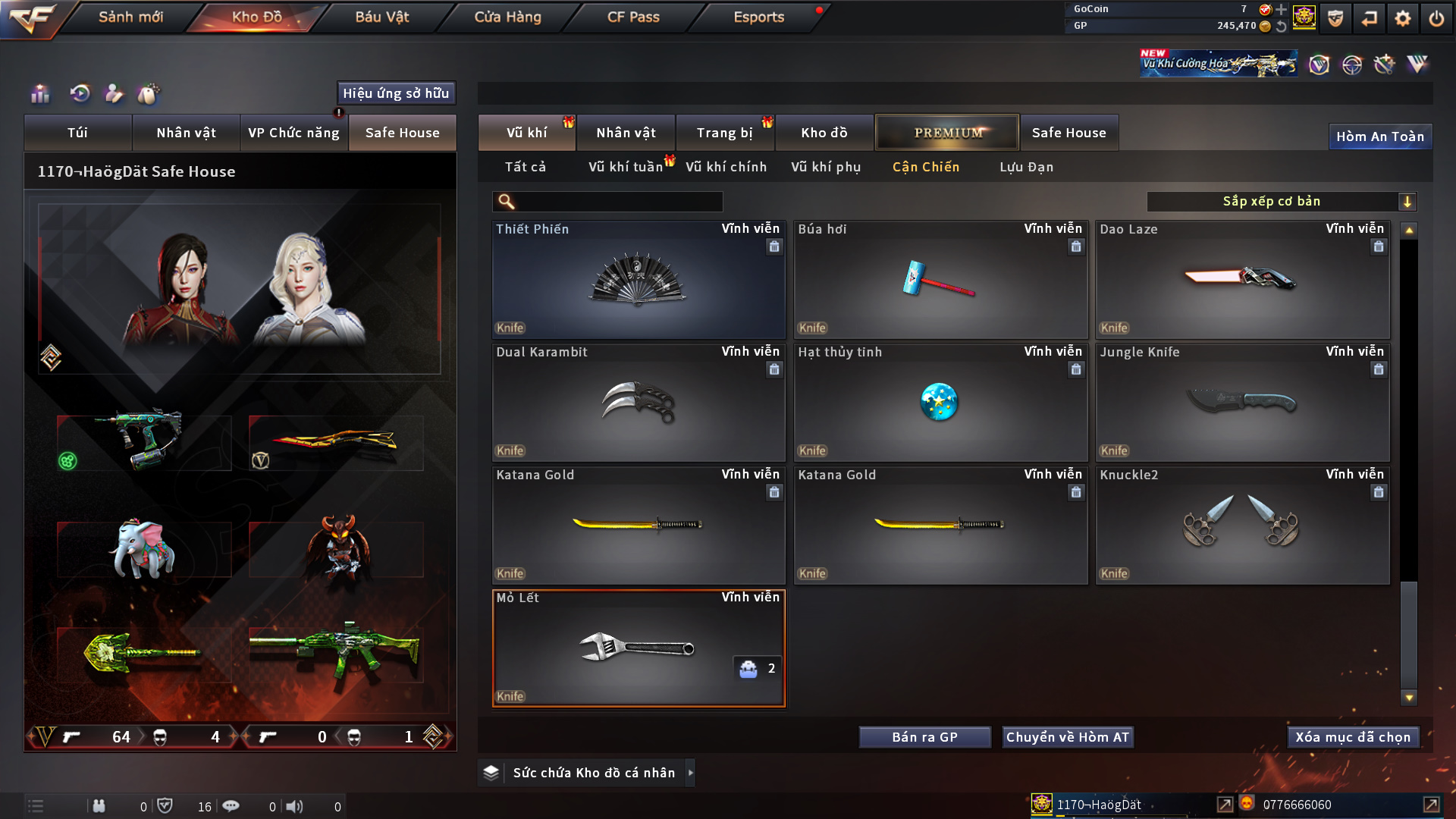Click Xóa mục đã chọn button
The width and height of the screenshot is (1456, 819).
pyautogui.click(x=1352, y=737)
